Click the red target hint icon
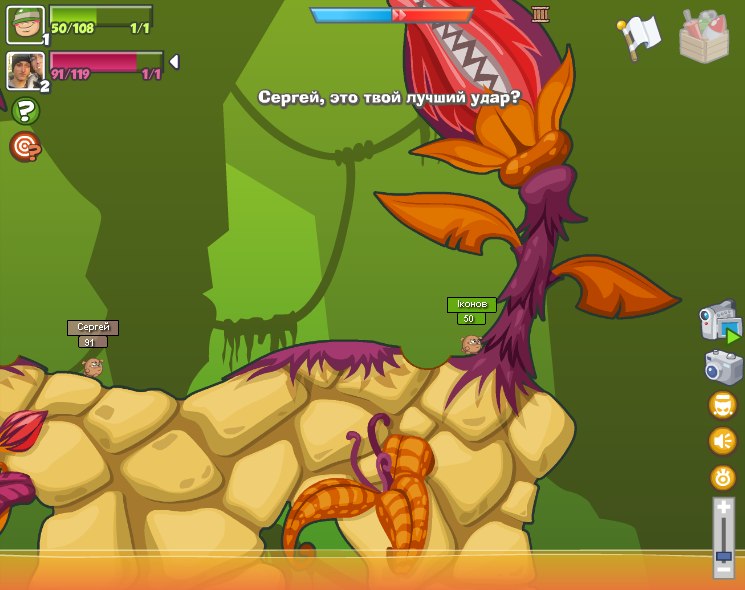The image size is (745, 590). tap(25, 146)
